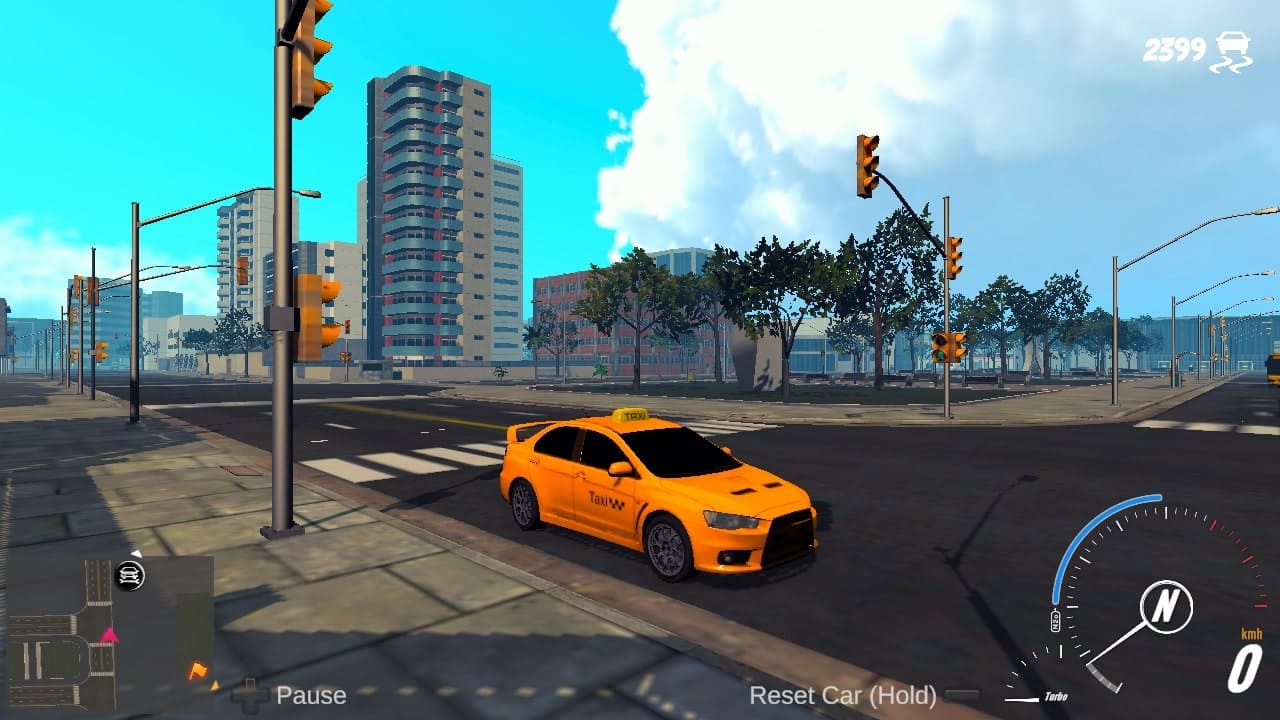
Task: Select the orange flag marker on the minimap
Action: [x=197, y=670]
